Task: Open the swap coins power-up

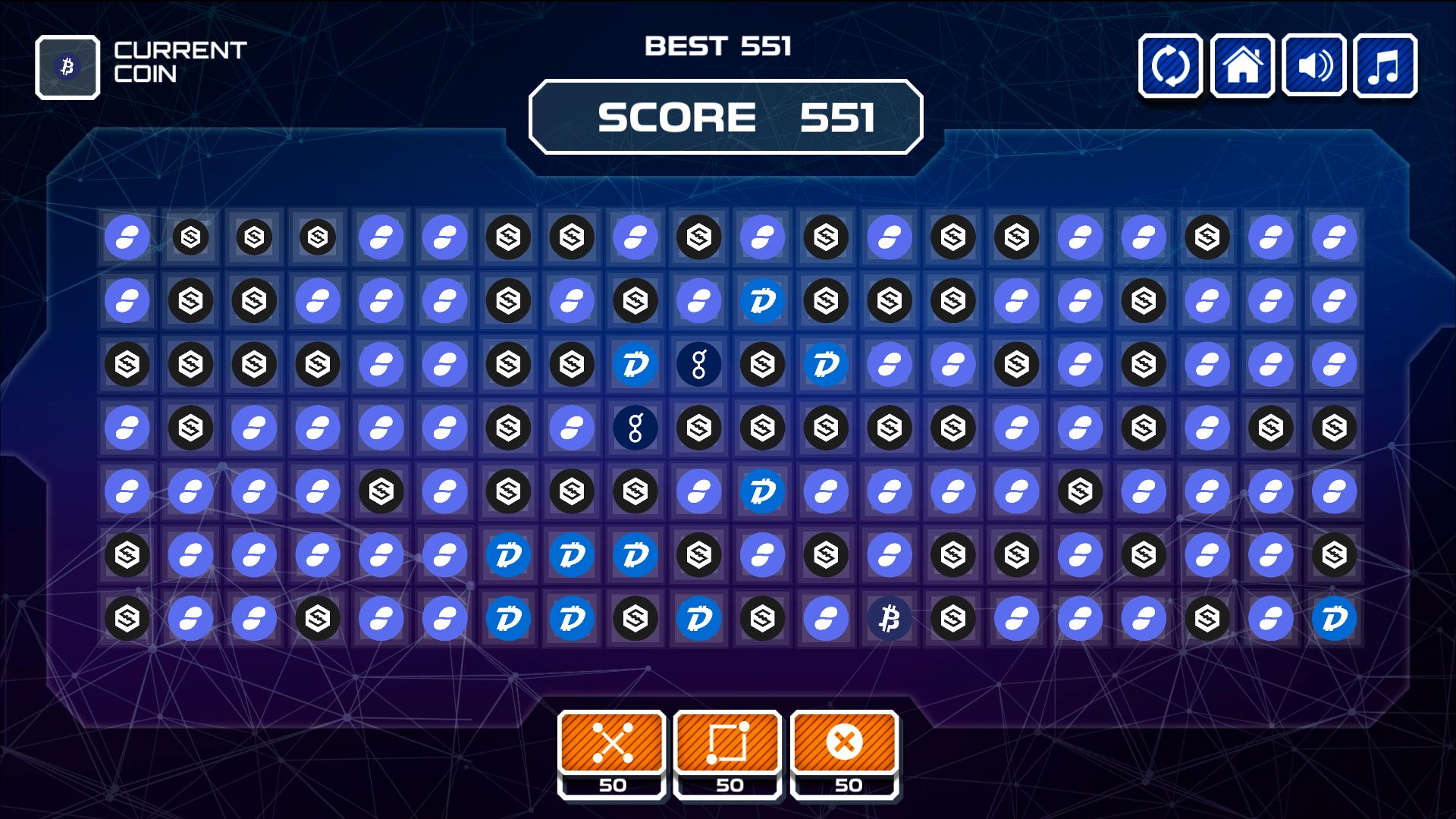Action: click(x=611, y=744)
